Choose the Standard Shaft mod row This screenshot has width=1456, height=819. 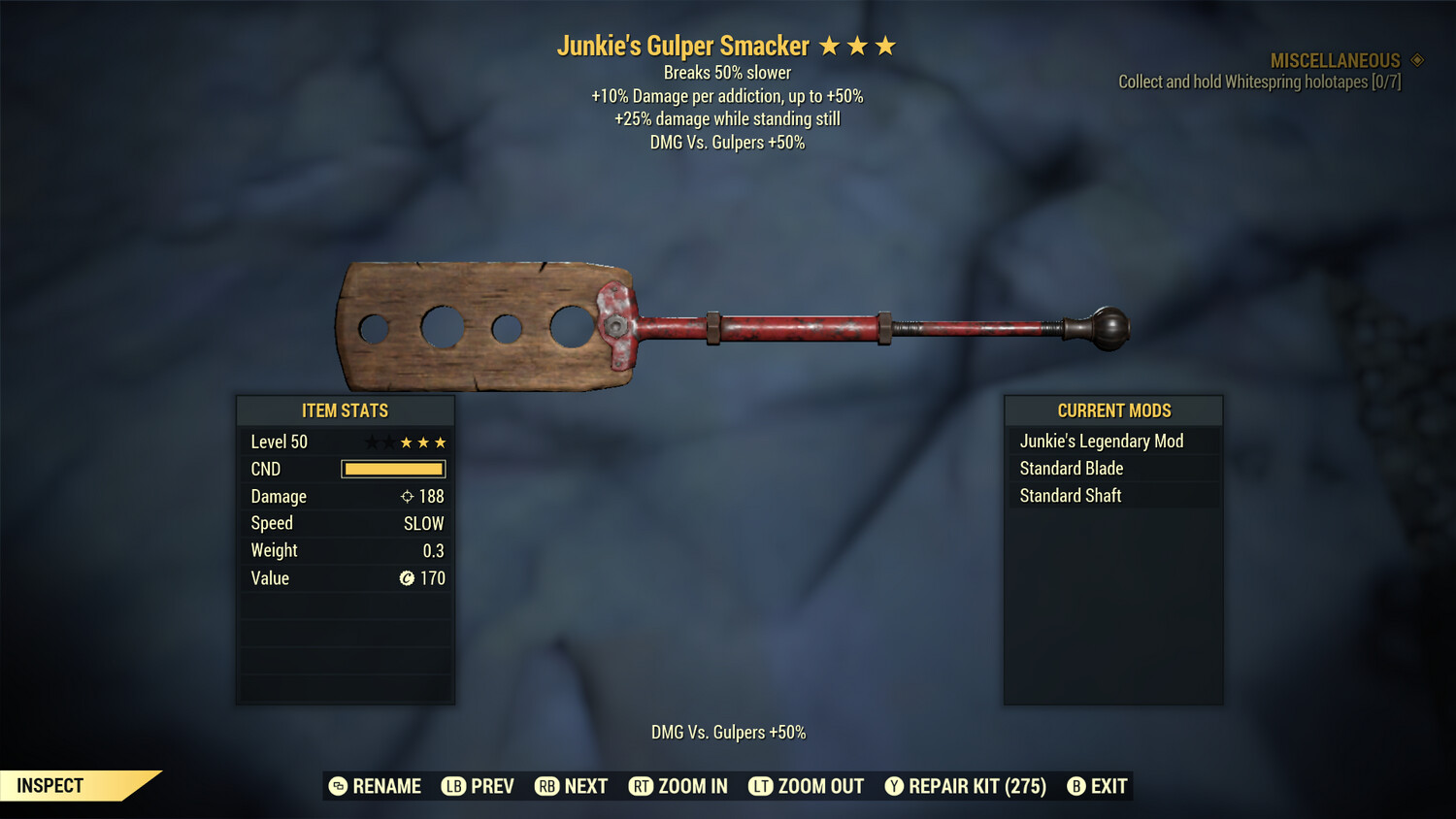point(1071,496)
